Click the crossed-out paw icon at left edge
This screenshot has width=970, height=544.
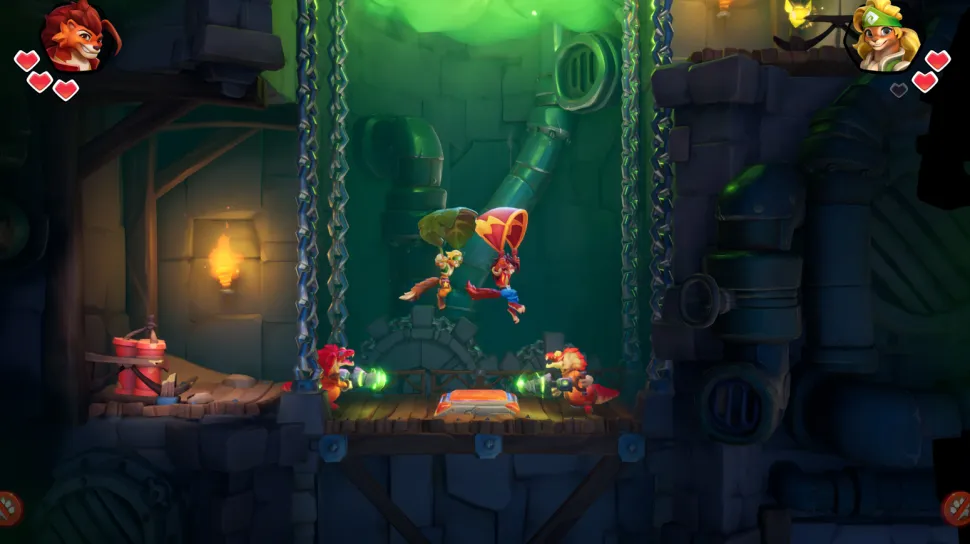[x=9, y=508]
